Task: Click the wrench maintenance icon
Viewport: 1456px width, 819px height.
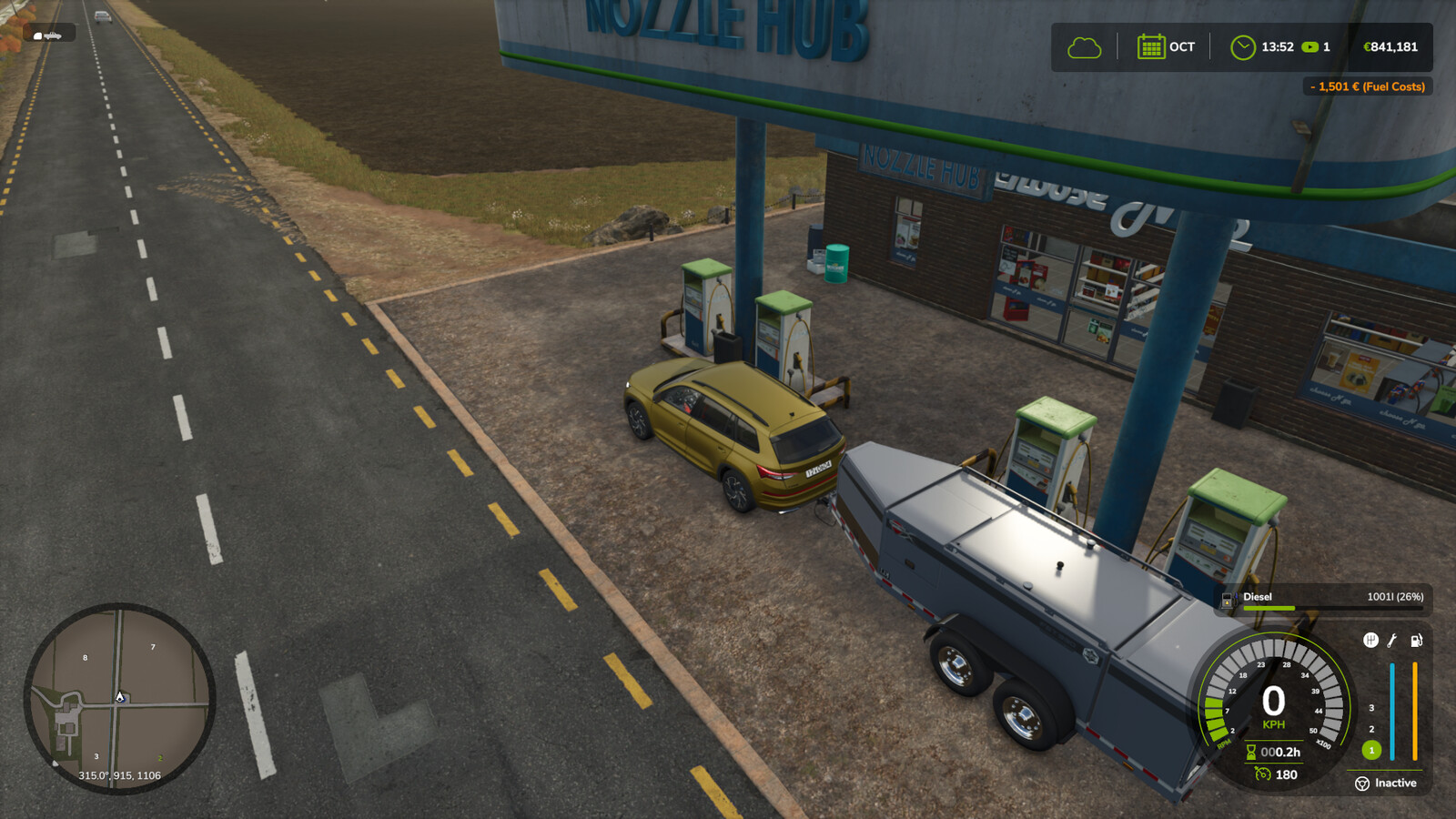Action: coord(1390,641)
